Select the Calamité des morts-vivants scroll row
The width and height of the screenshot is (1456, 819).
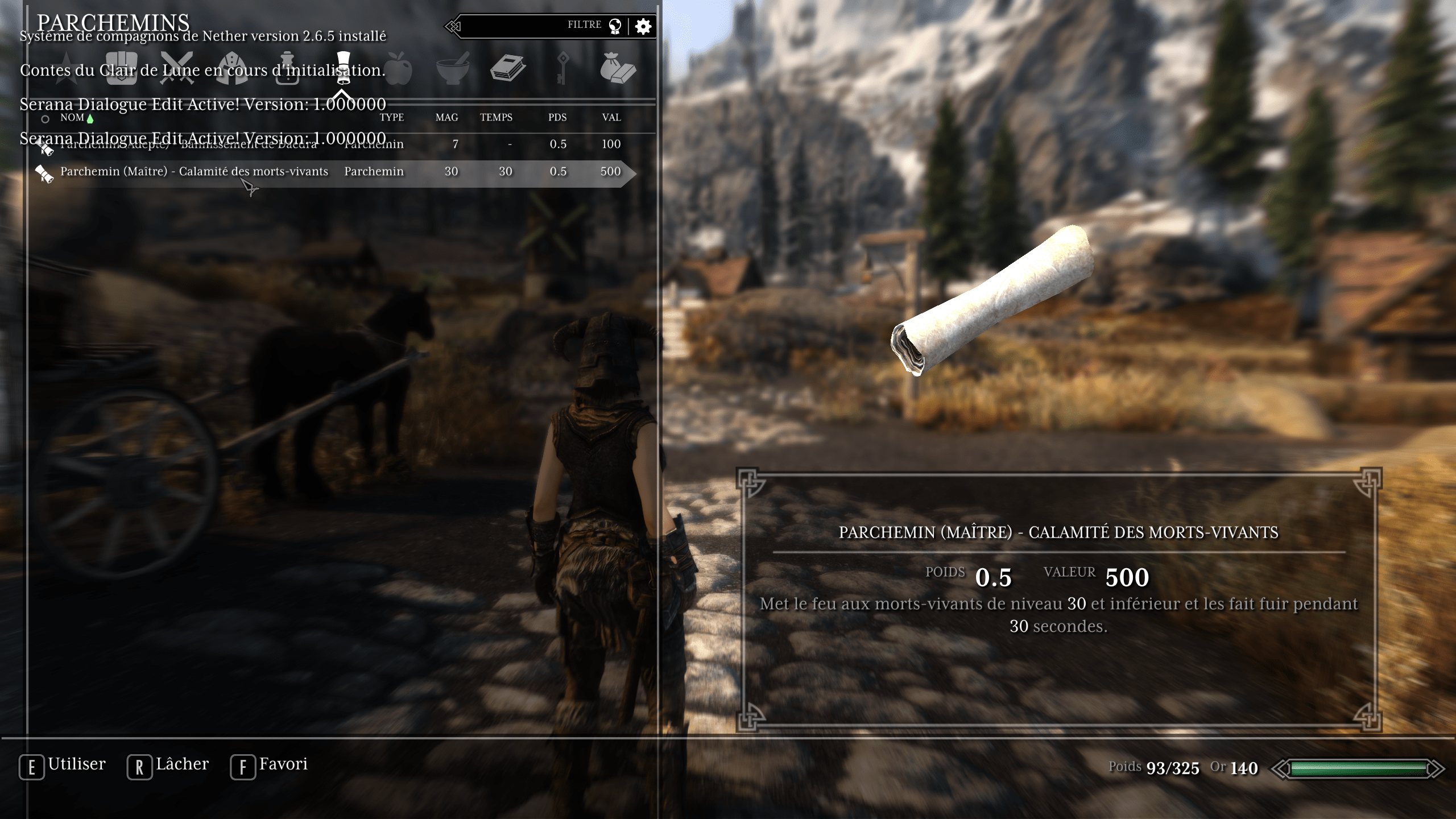[193, 172]
